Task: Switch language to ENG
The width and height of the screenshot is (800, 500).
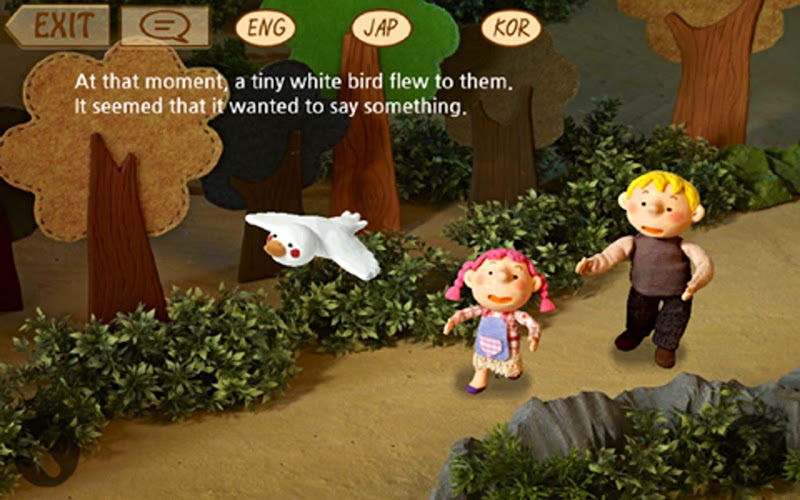Action: 266,27
